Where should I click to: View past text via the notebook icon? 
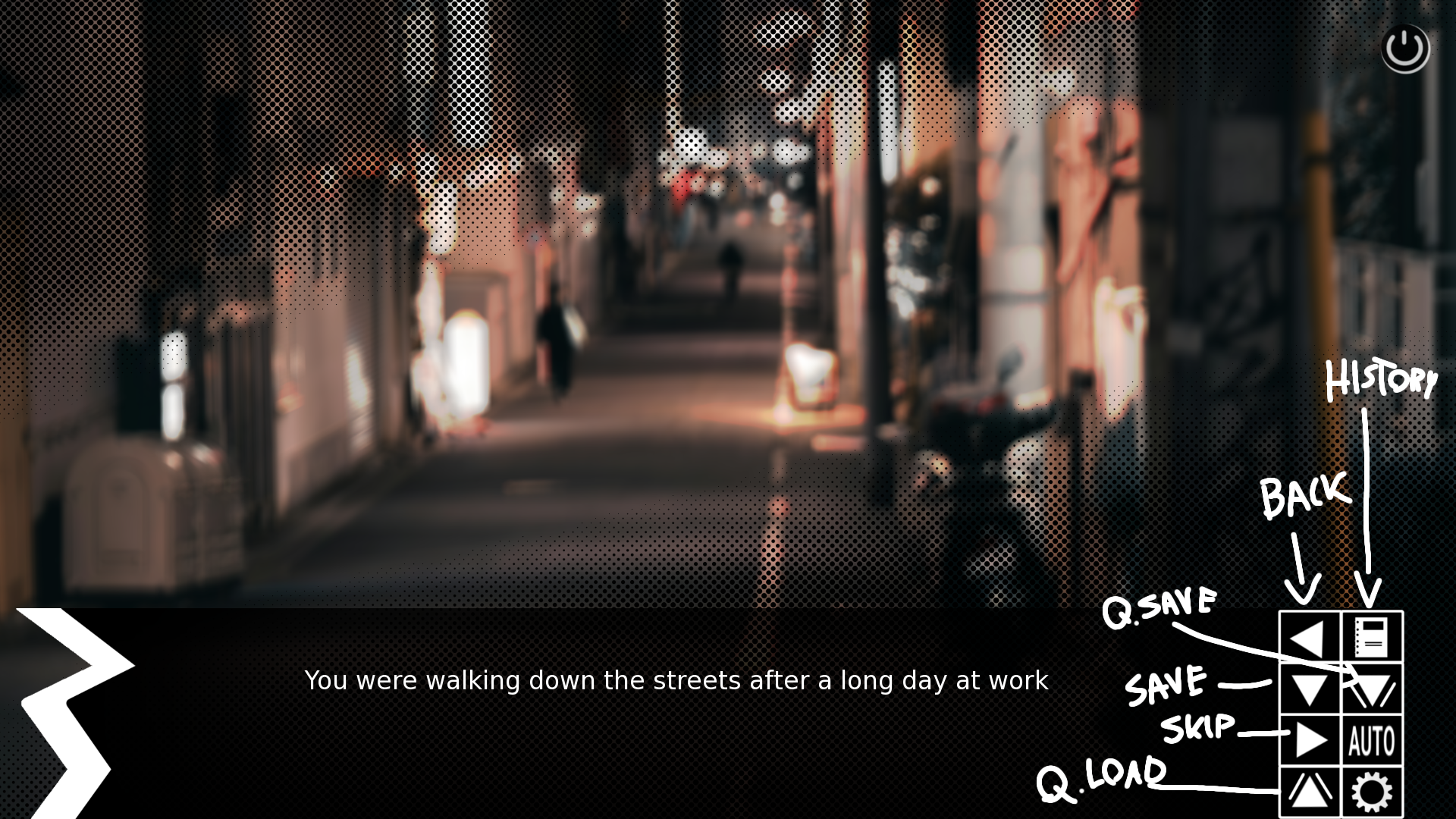[1371, 639]
